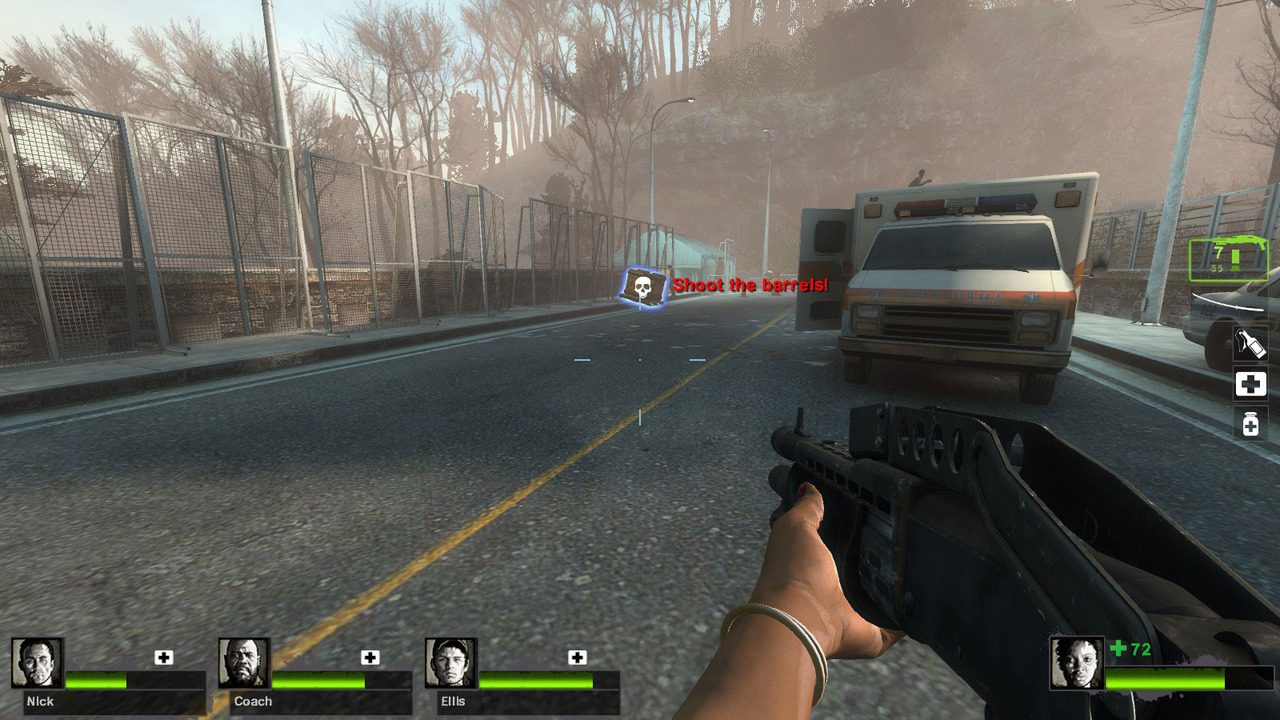
Task: Click Ellis's first aid kit indicator
Action: (577, 657)
